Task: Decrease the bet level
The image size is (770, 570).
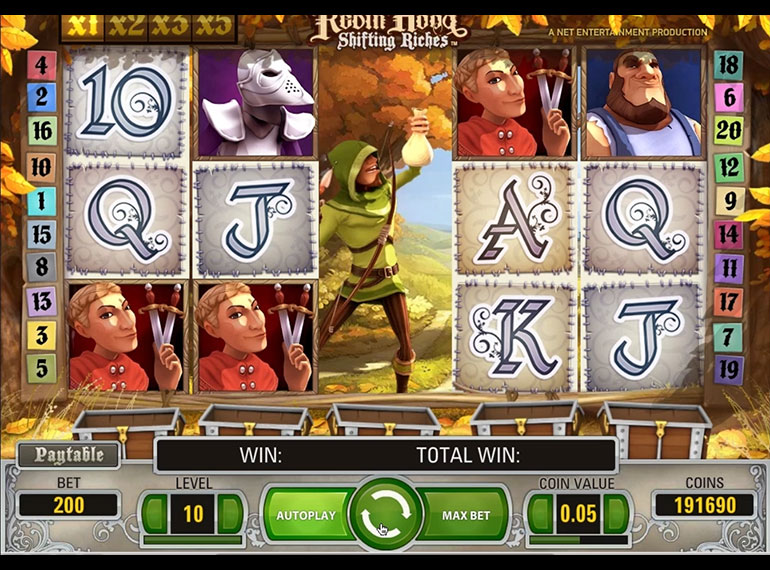Action: pyautogui.click(x=154, y=514)
